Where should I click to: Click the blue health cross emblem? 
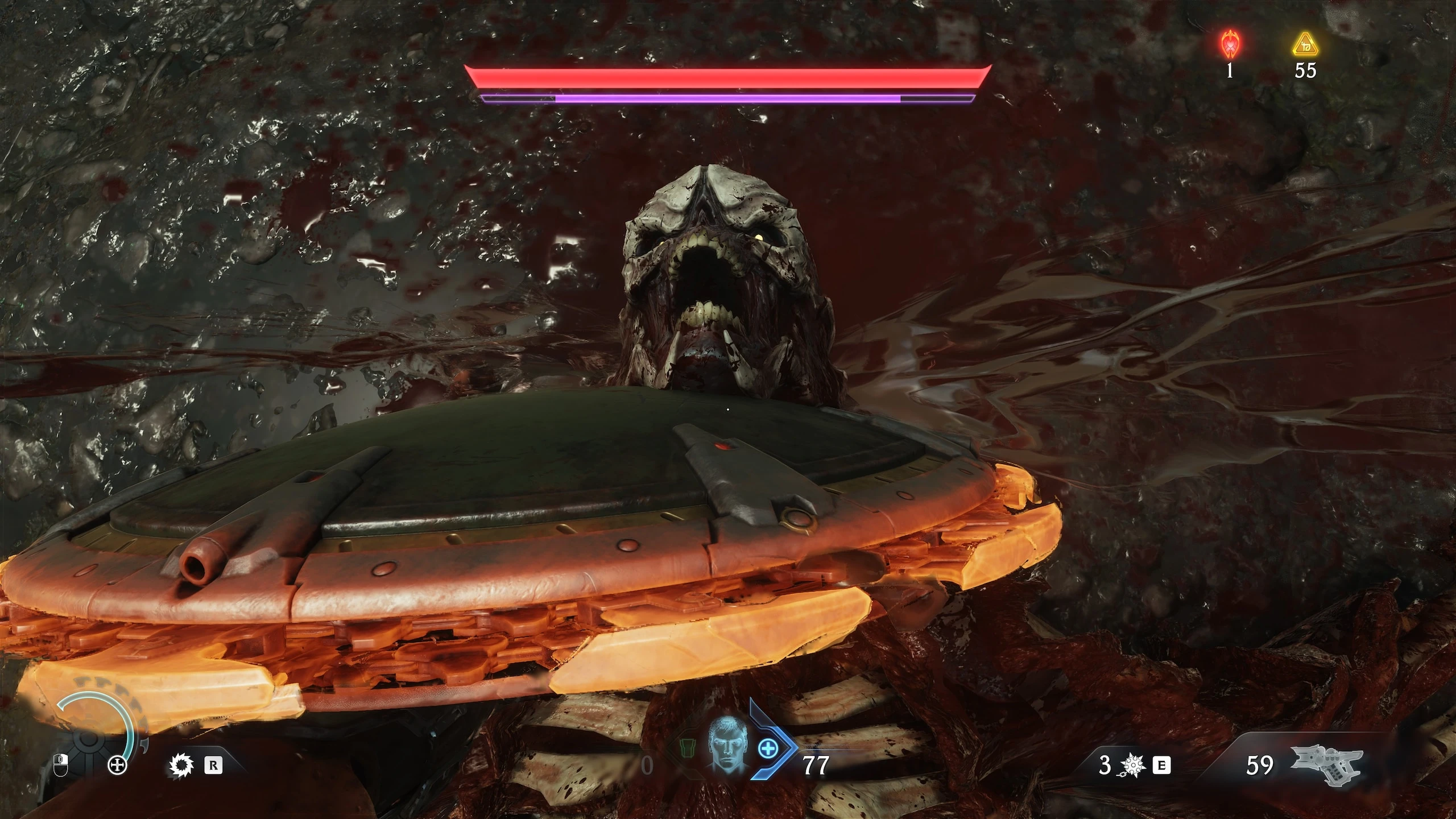tap(768, 748)
